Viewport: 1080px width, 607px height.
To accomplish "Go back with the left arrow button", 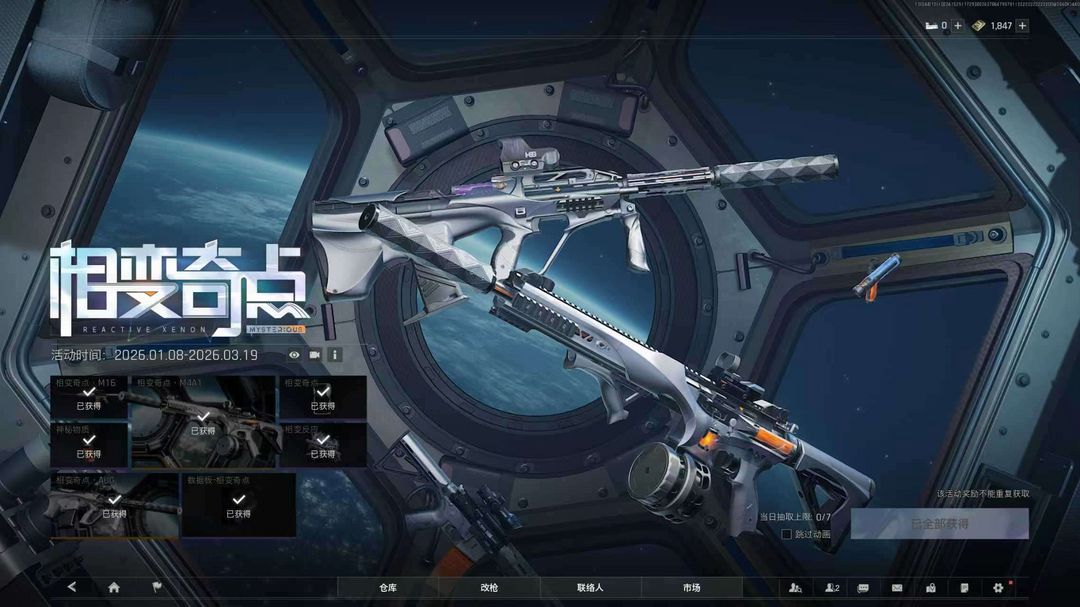I will point(72,587).
